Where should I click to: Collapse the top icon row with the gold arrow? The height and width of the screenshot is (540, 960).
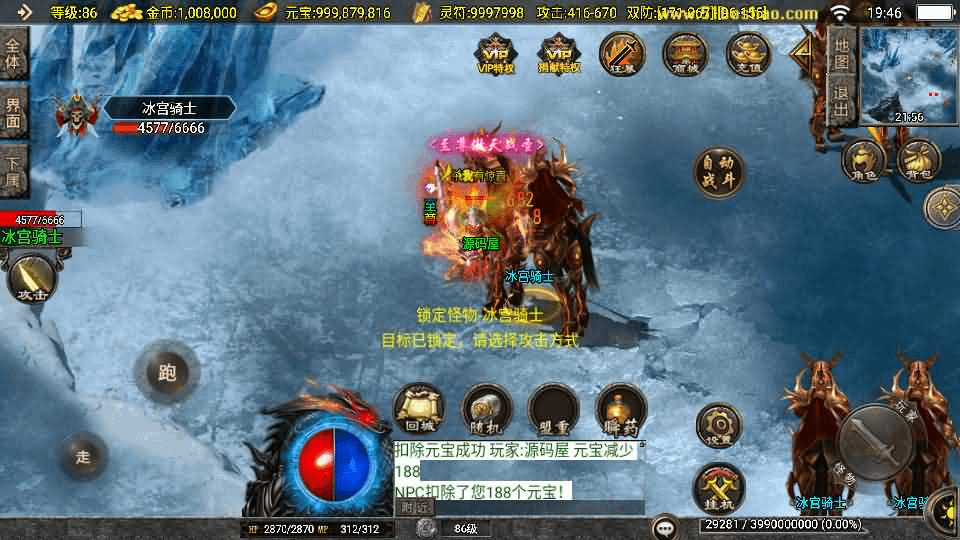tap(802, 53)
